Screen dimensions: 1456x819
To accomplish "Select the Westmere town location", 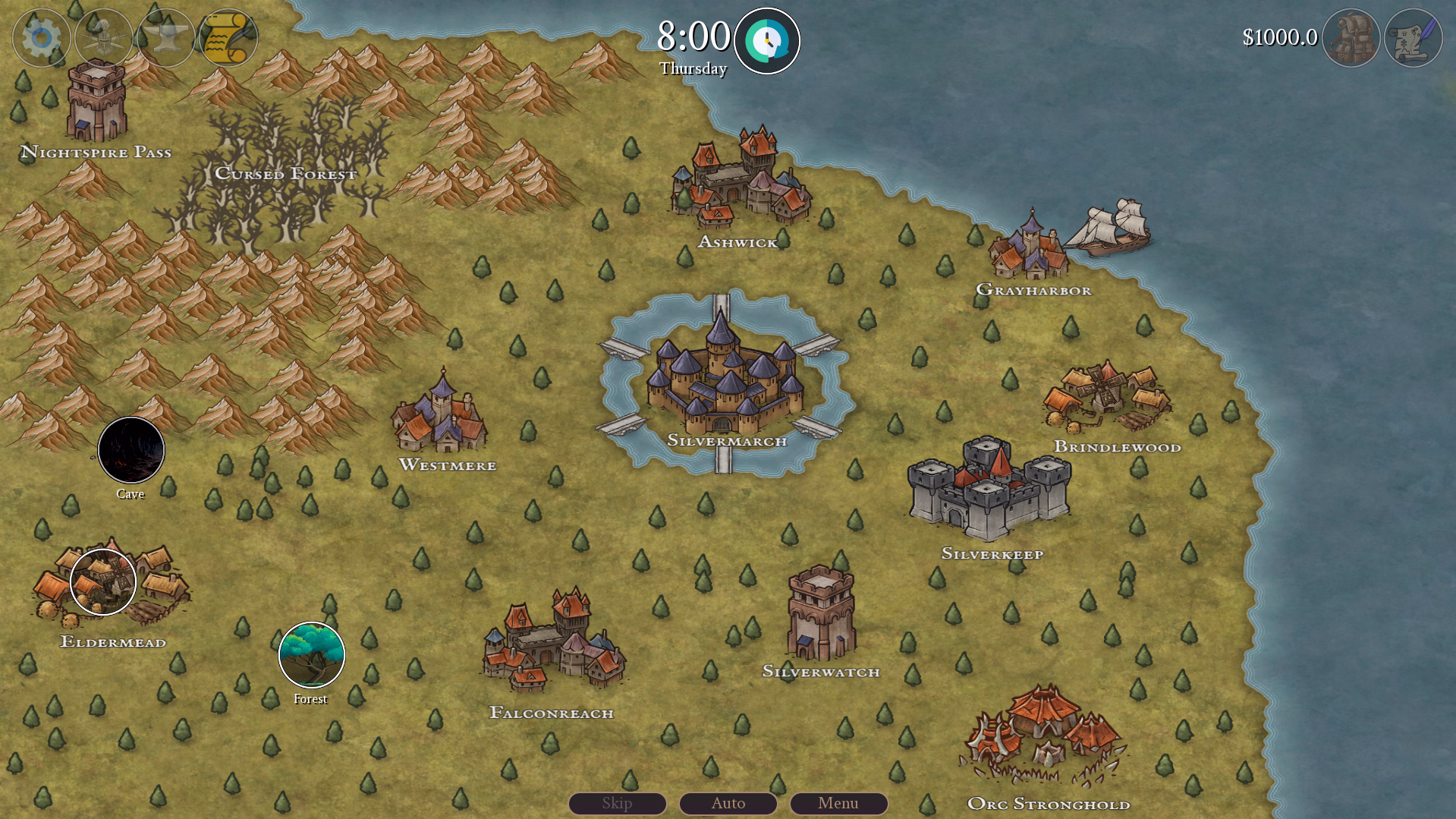I will [x=441, y=414].
